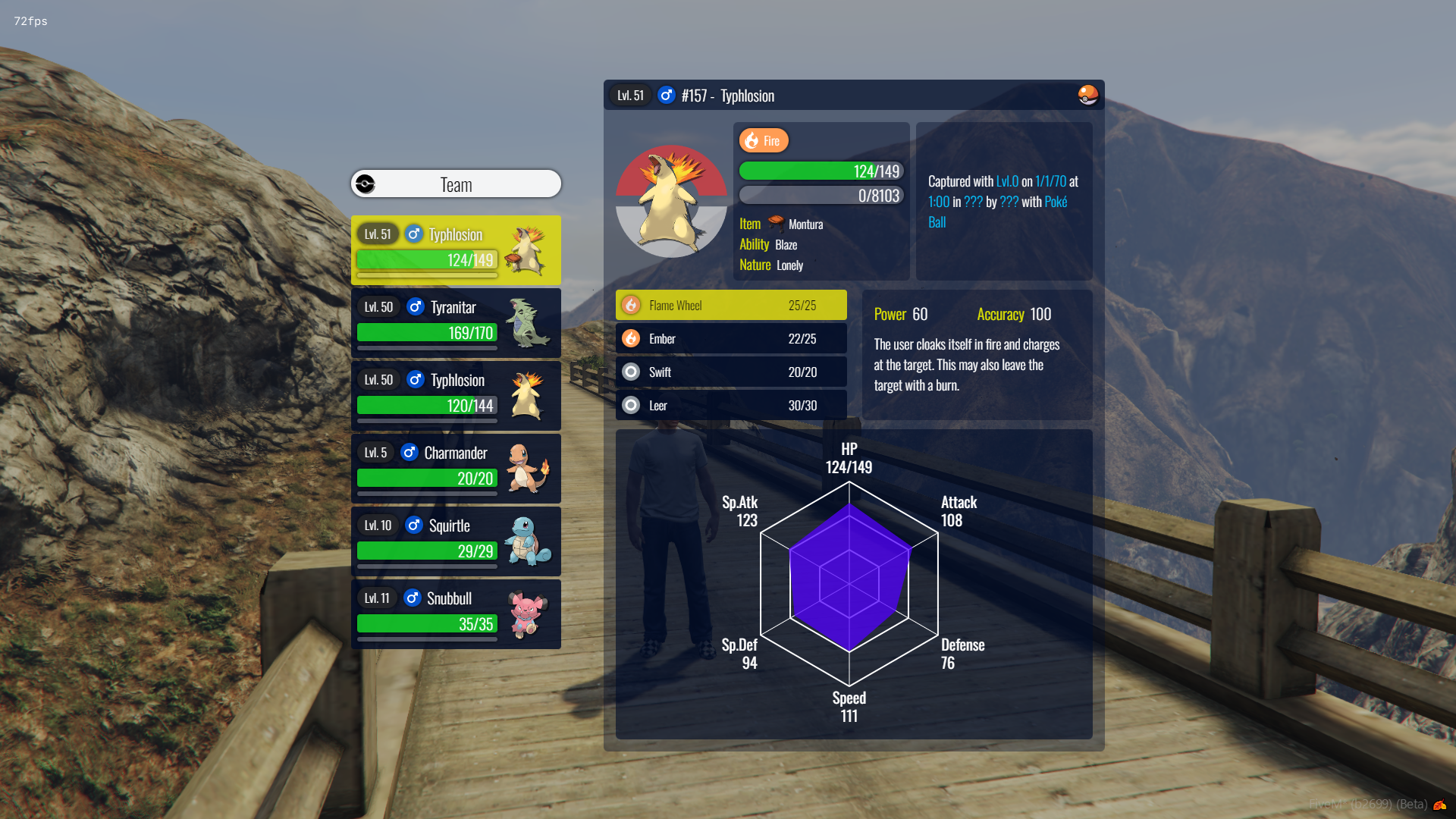Show details for the Ember move
Viewport: 1456px width, 819px height.
pyautogui.click(x=731, y=339)
